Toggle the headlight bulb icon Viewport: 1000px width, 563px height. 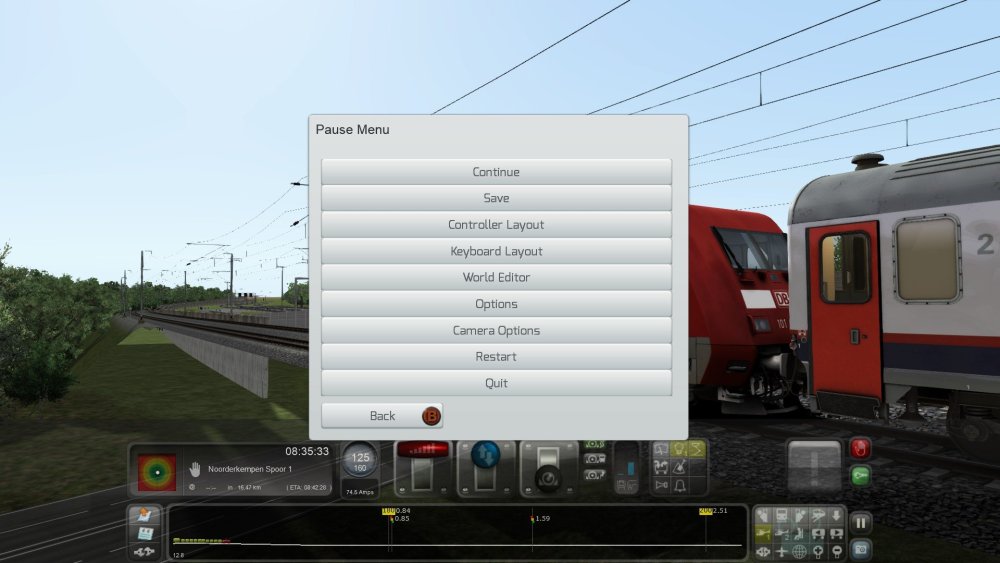678,449
